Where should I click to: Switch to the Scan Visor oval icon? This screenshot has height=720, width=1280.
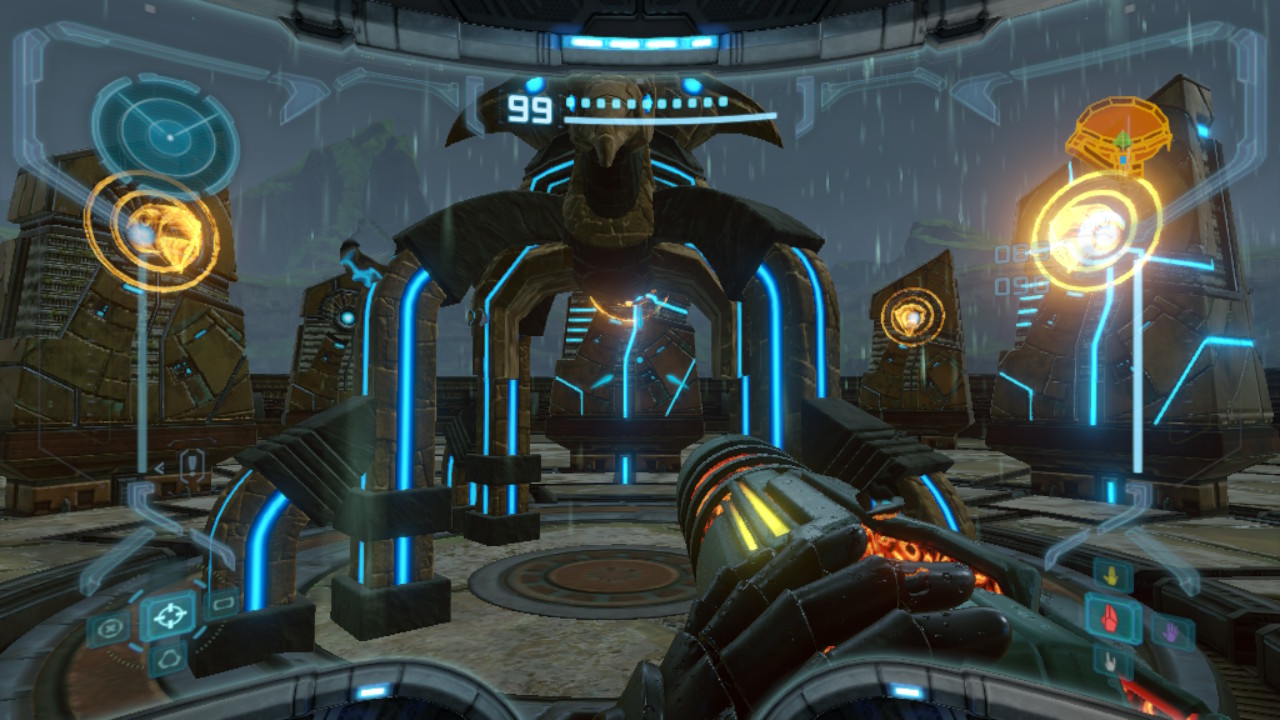(x=108, y=630)
